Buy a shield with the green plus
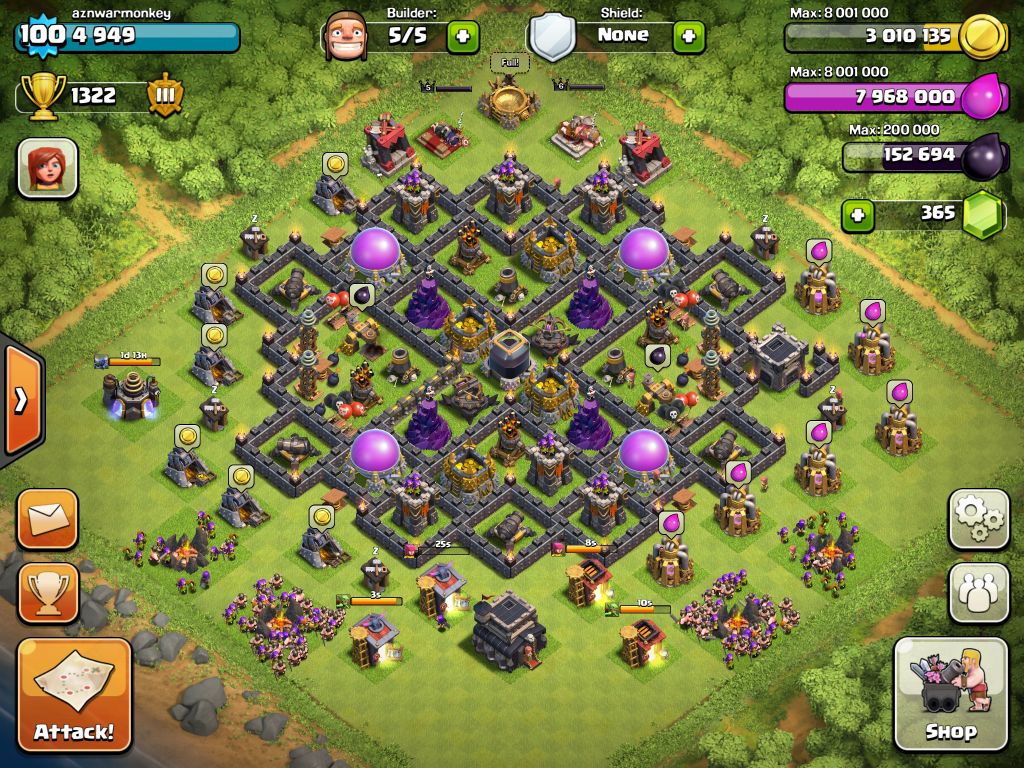 pos(688,37)
